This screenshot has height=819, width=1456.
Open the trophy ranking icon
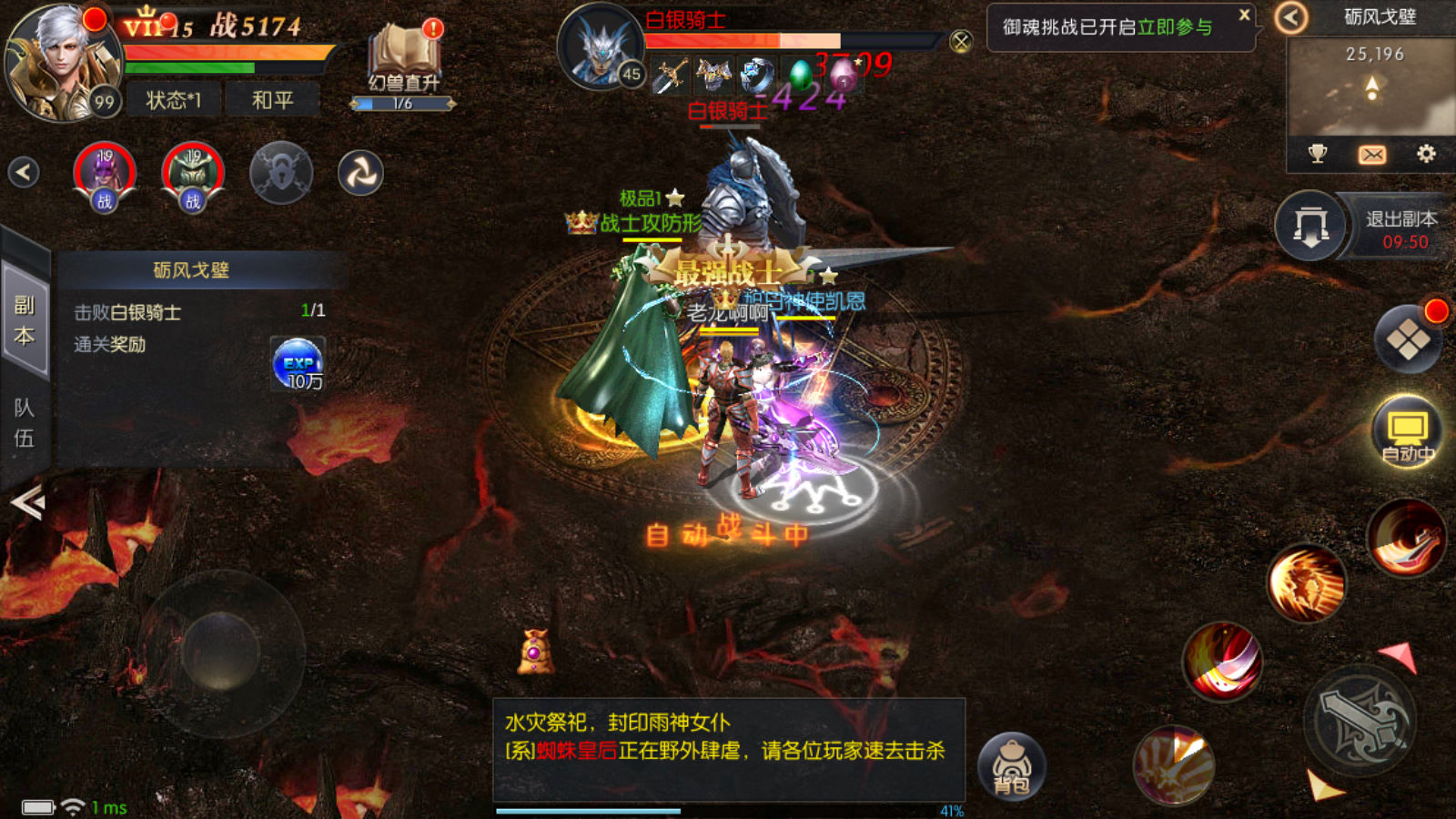[x=1317, y=154]
